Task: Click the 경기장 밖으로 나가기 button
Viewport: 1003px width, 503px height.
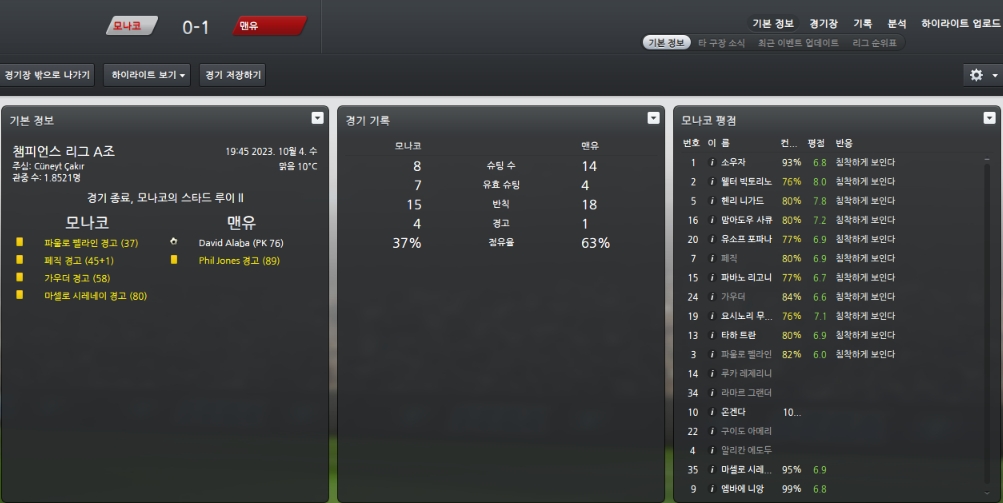Action: coord(47,75)
